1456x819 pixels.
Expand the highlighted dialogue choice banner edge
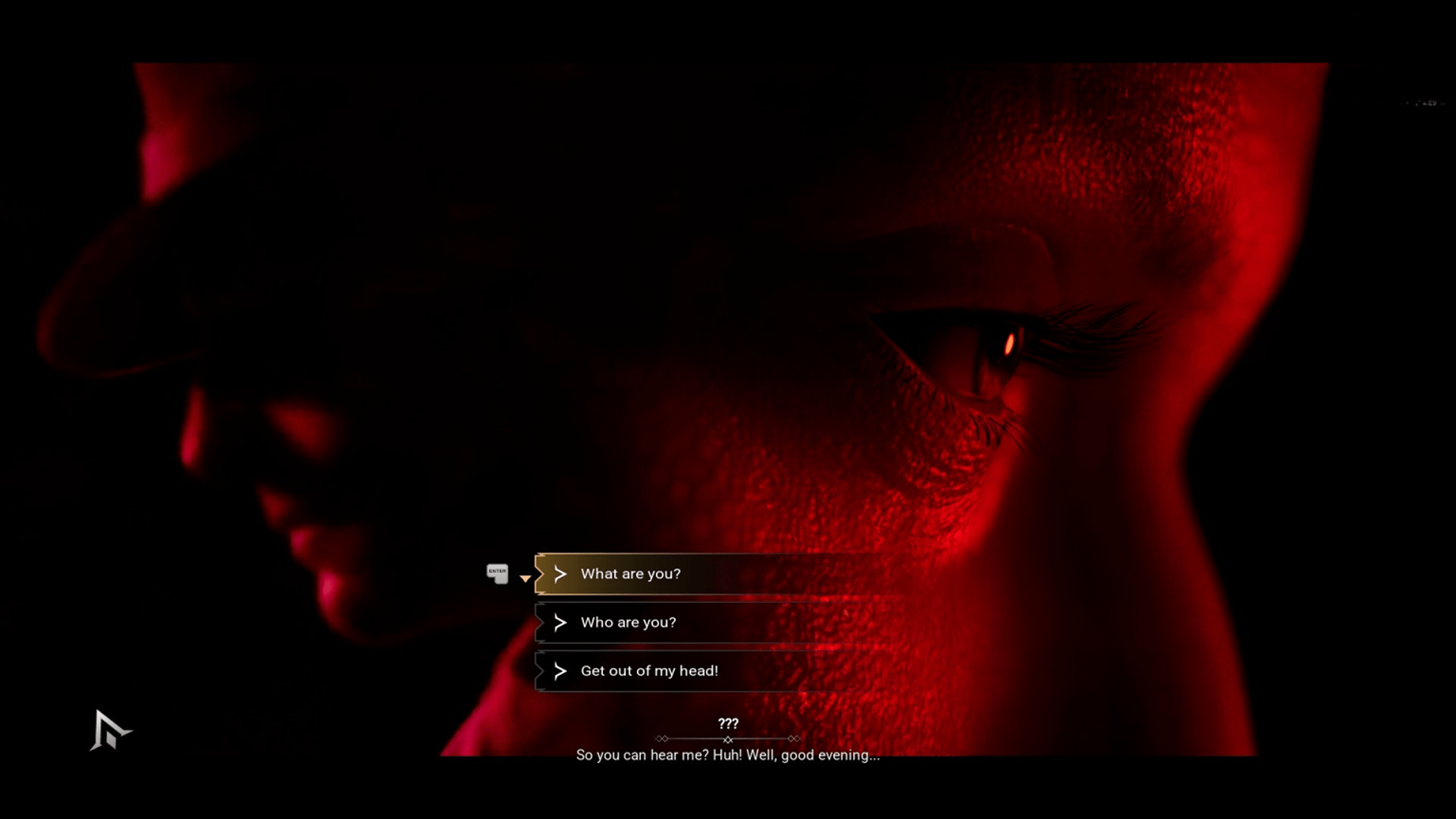point(540,574)
